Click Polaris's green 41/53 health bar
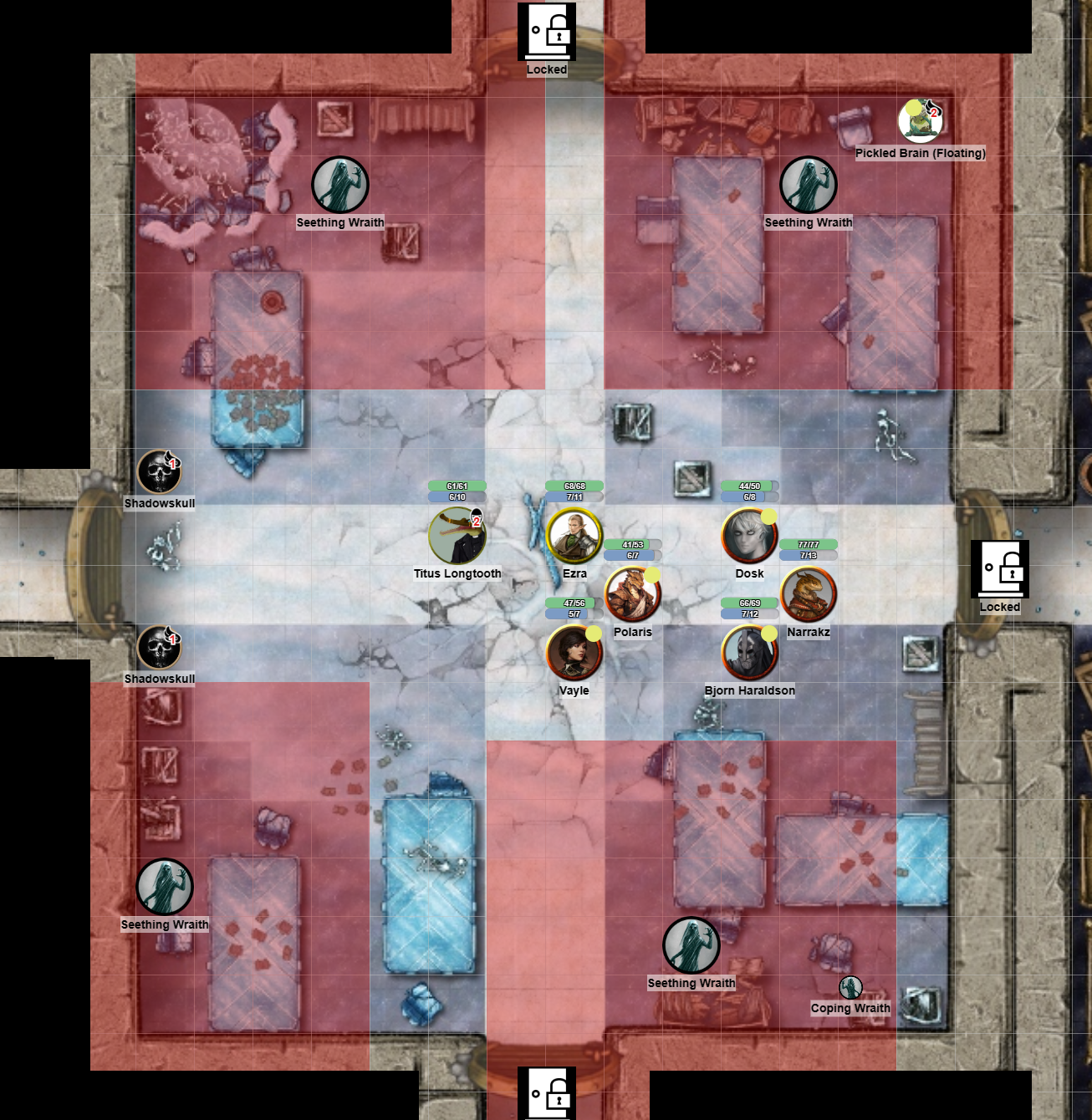This screenshot has width=1092, height=1120. (x=633, y=543)
